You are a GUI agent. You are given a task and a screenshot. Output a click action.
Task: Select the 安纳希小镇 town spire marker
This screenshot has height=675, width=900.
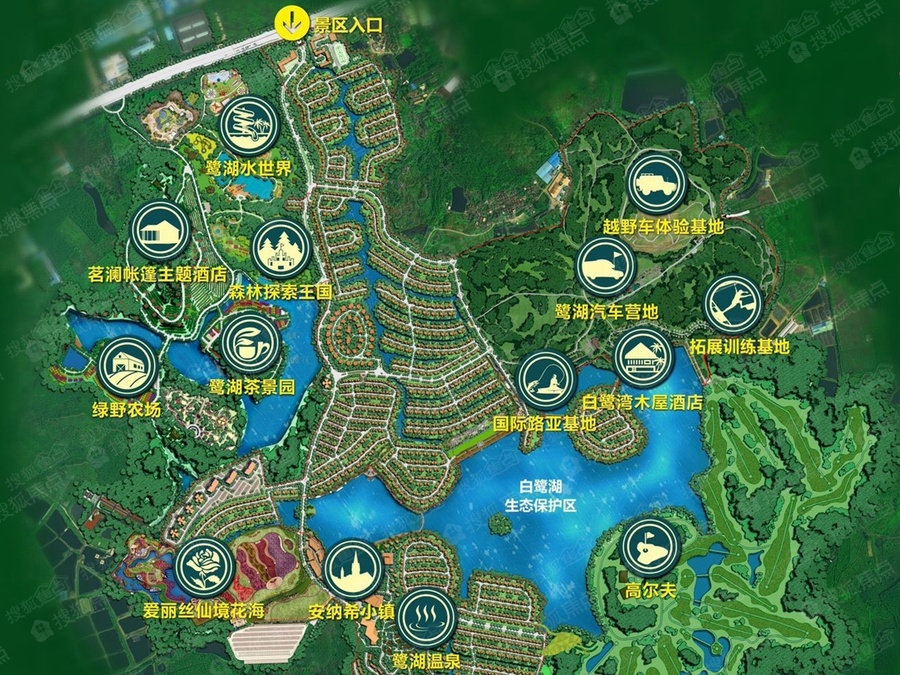point(354,570)
